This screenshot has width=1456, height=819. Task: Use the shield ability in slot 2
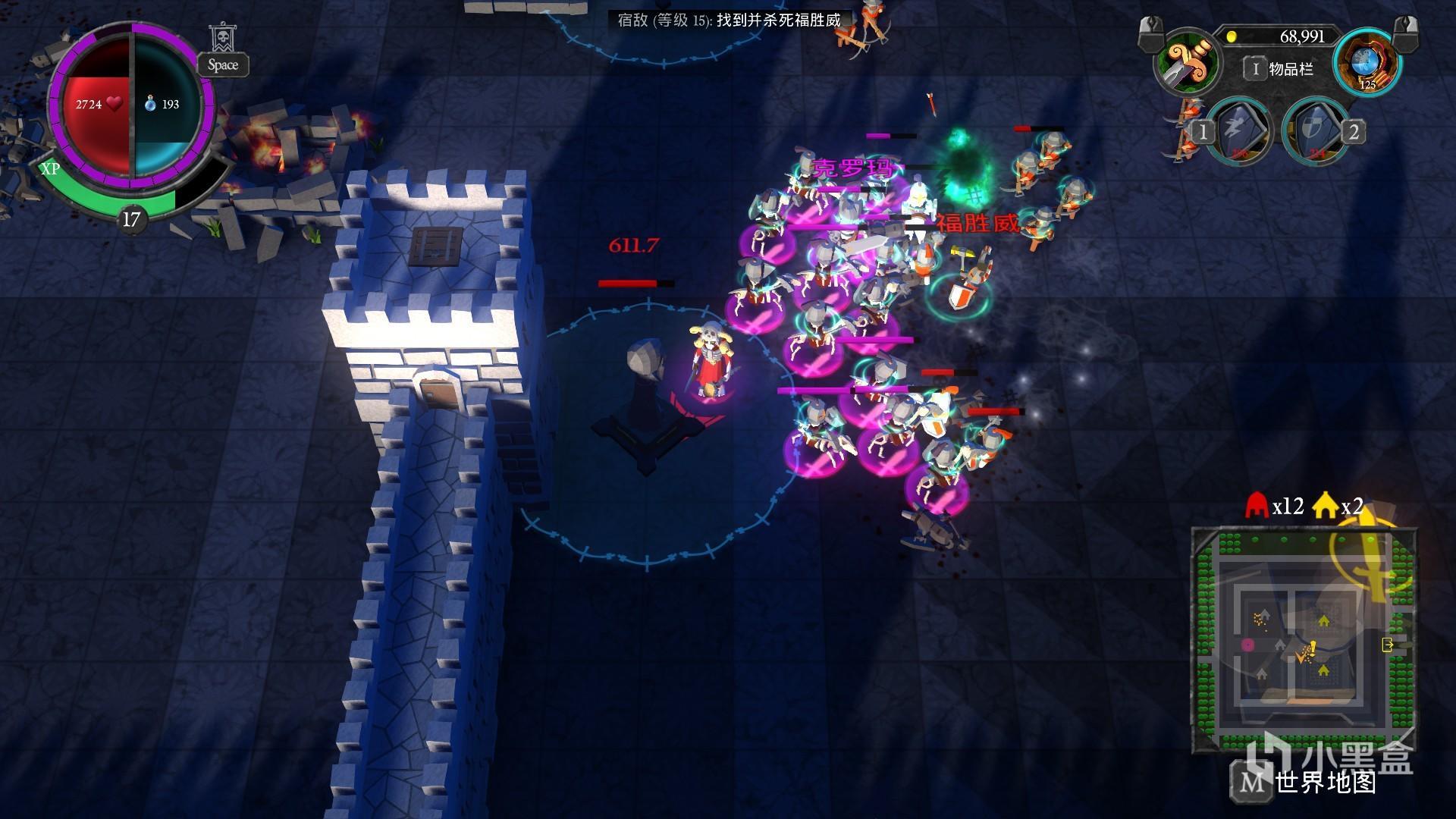(1314, 131)
